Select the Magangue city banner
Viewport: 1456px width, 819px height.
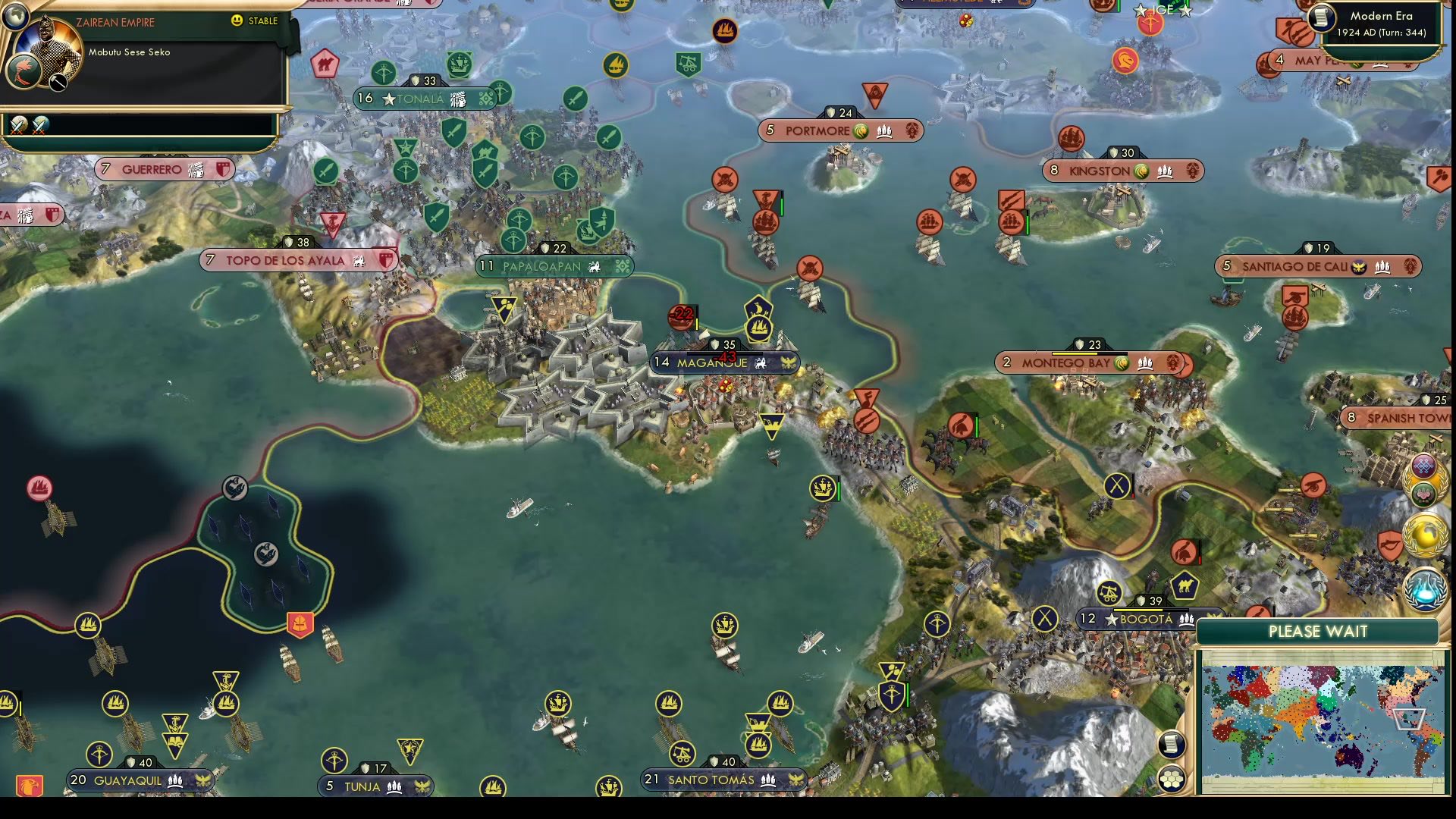[x=724, y=363]
